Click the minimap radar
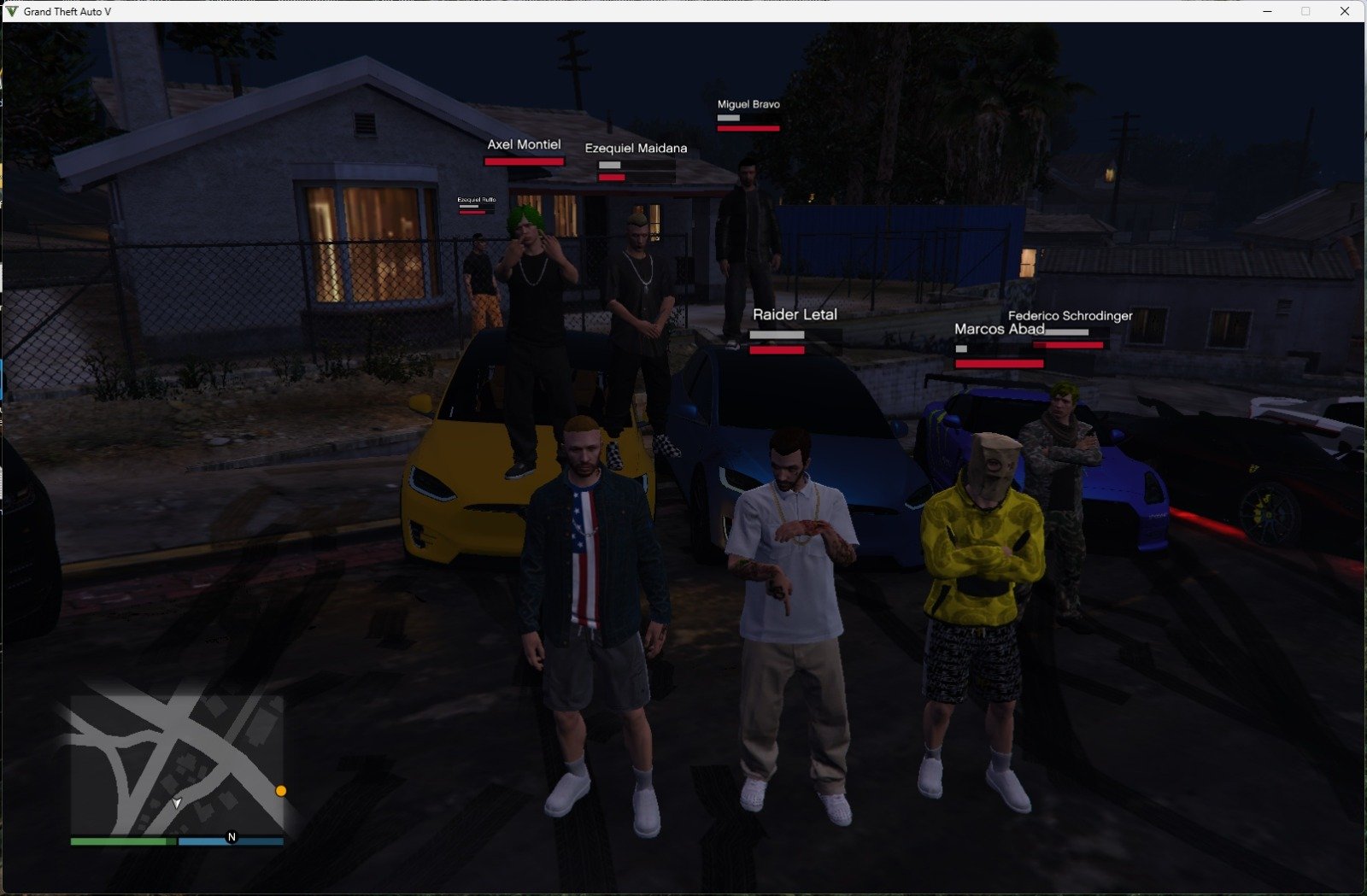Screen dimensions: 1367x896 pos(177,764)
